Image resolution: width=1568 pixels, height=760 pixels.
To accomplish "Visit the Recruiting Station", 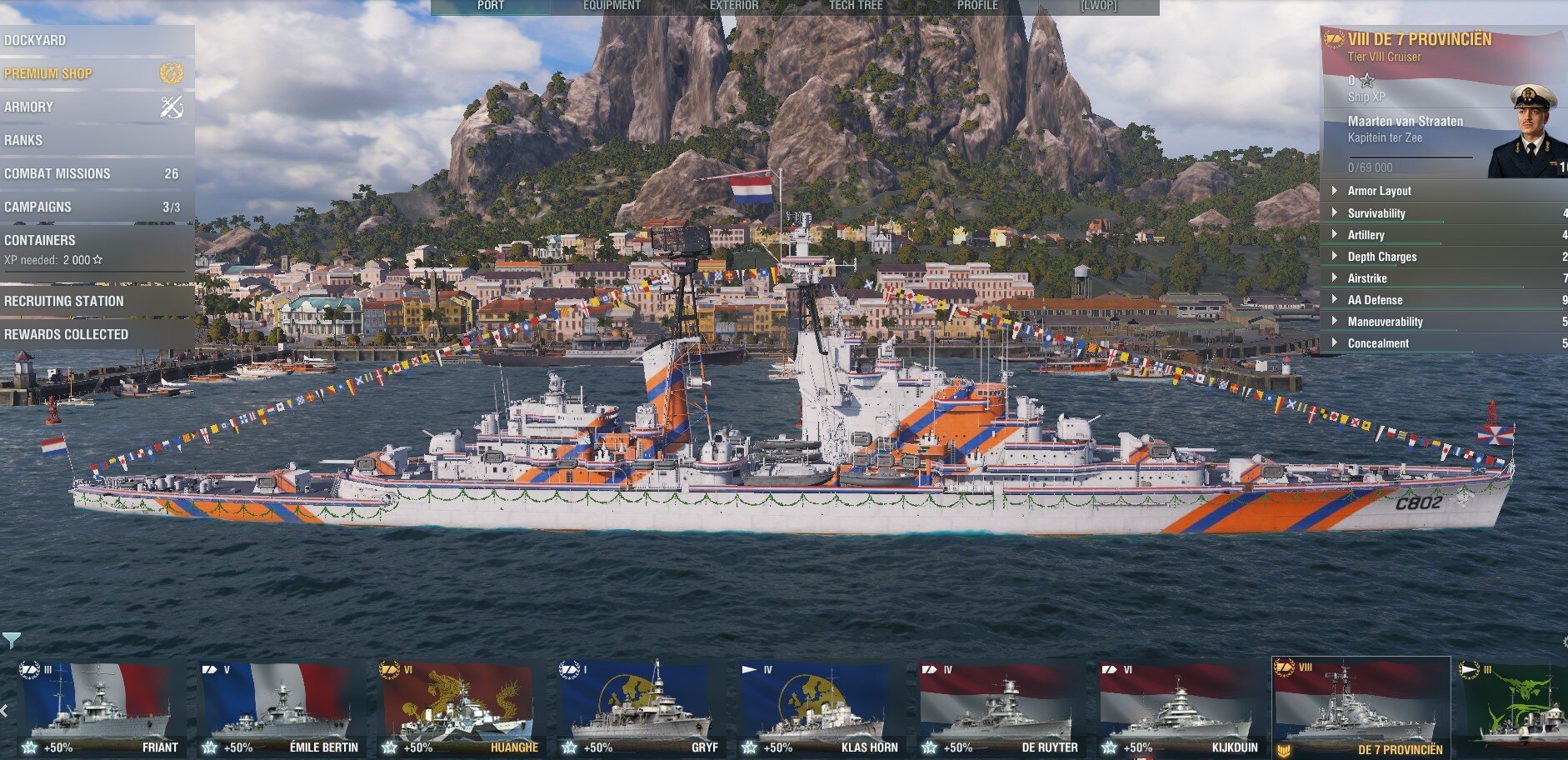I will 64,301.
